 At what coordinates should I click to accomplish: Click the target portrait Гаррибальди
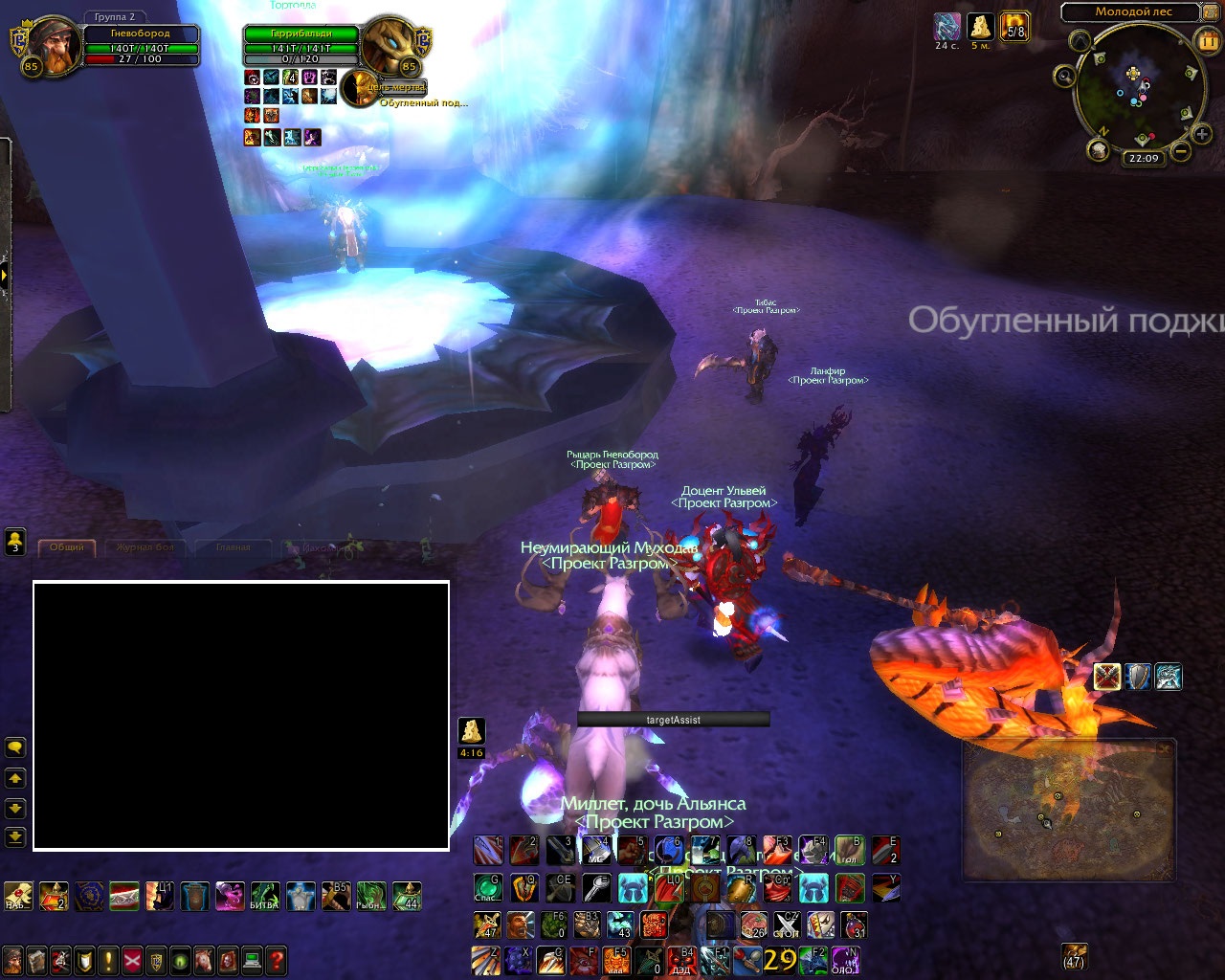click(390, 45)
